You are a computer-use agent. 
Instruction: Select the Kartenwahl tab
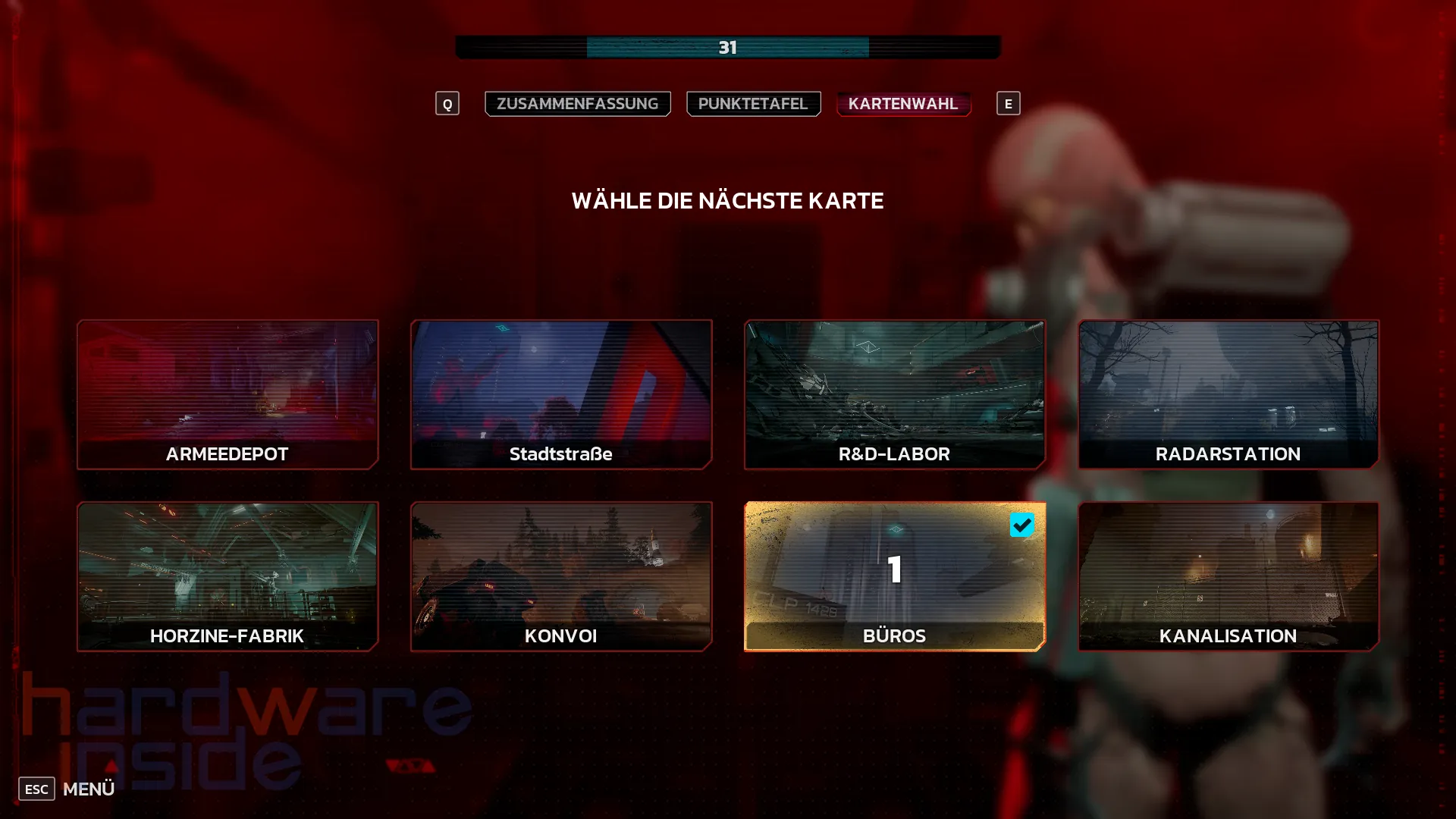(x=902, y=104)
